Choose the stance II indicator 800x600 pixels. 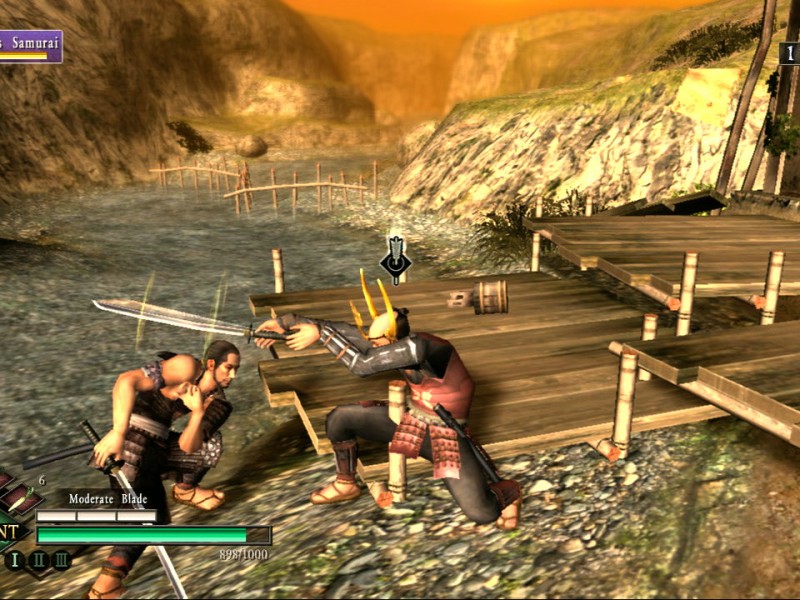coord(39,560)
